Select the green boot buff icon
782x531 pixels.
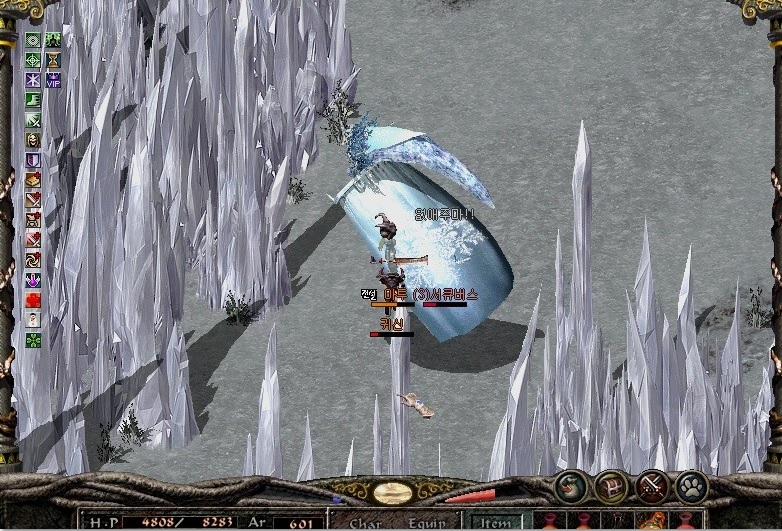point(33,100)
